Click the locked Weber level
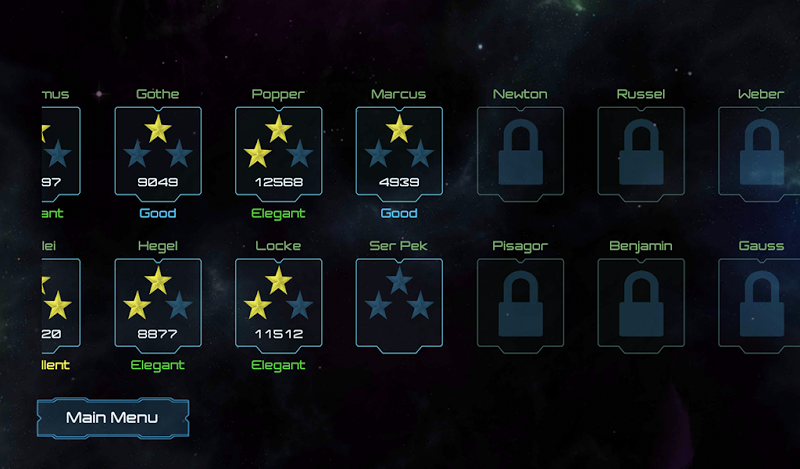800x469 pixels. 760,151
